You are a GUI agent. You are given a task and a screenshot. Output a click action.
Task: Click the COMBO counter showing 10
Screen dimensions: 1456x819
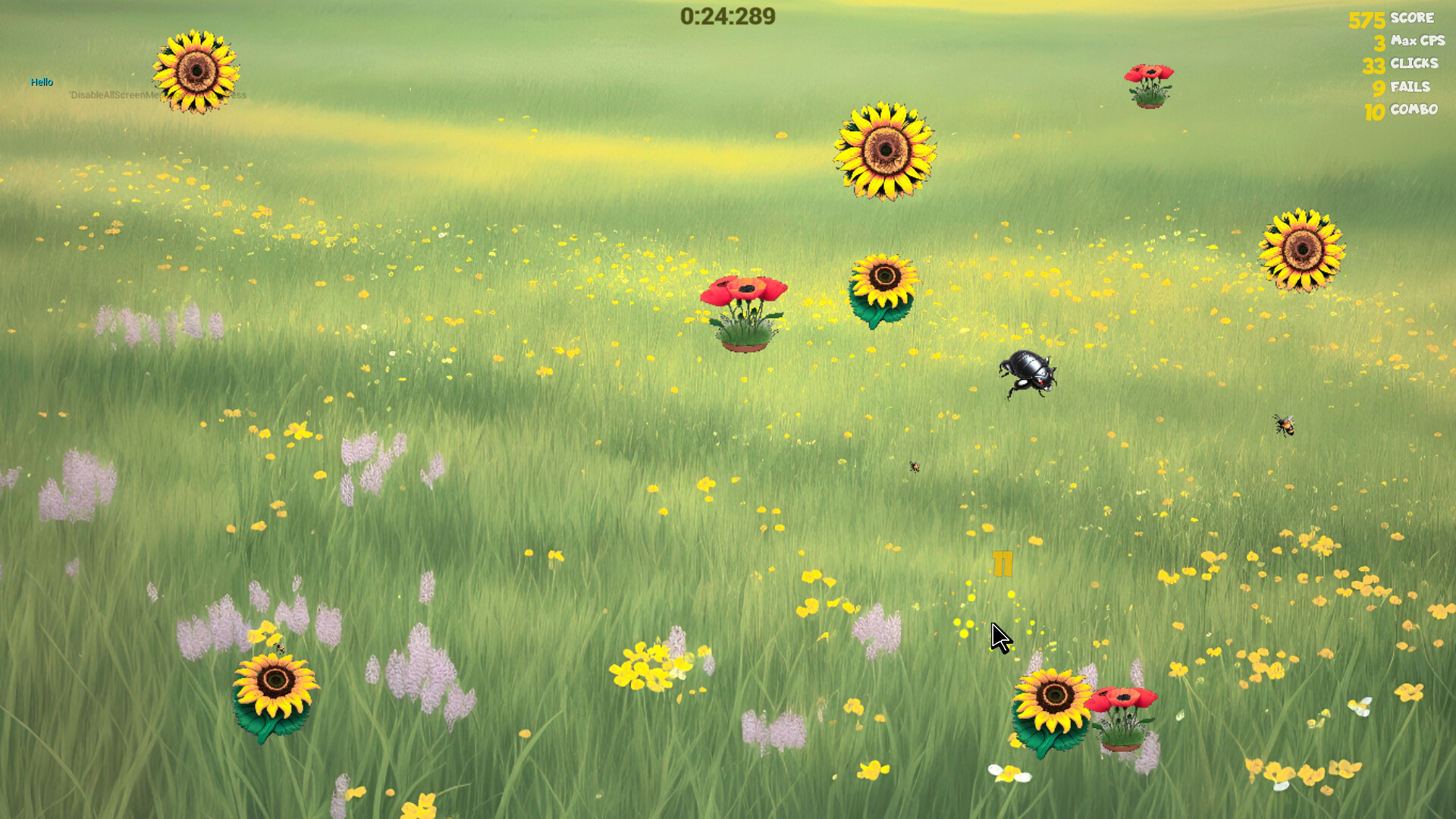(x=1374, y=111)
